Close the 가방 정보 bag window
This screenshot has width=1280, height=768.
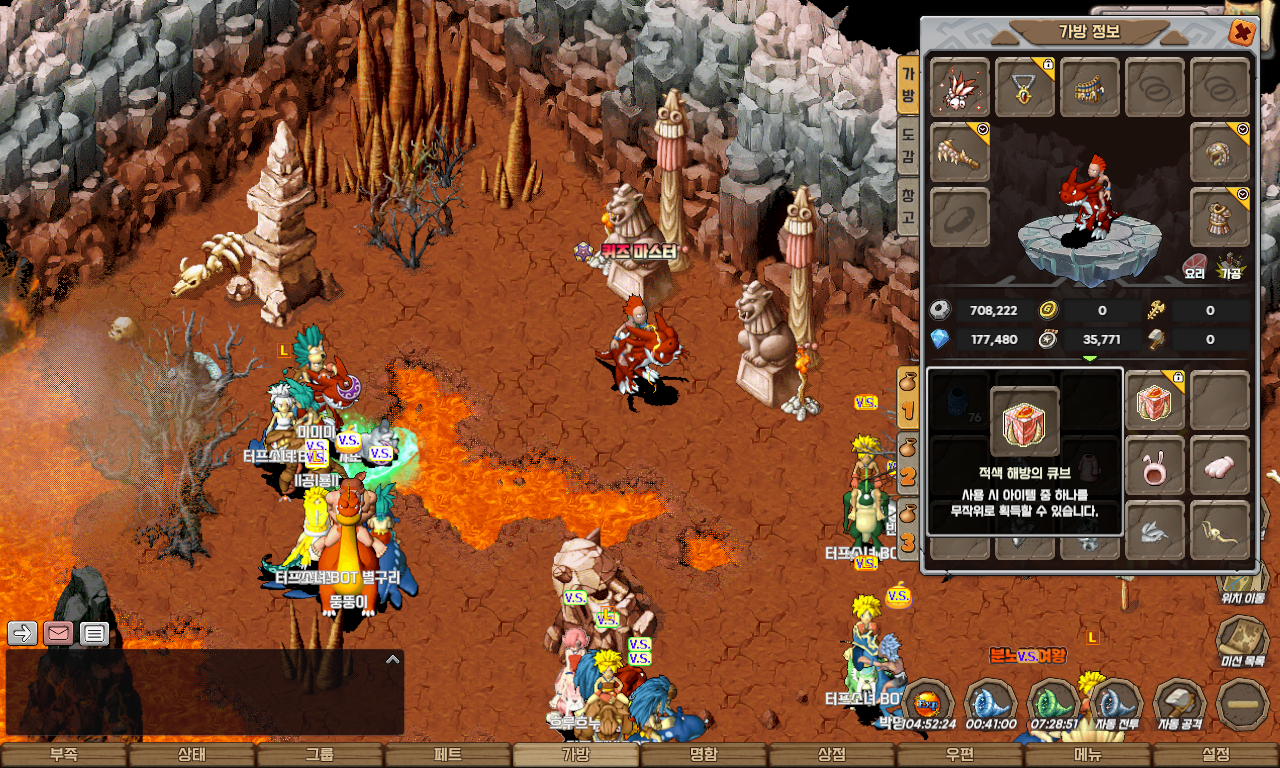(1241, 33)
